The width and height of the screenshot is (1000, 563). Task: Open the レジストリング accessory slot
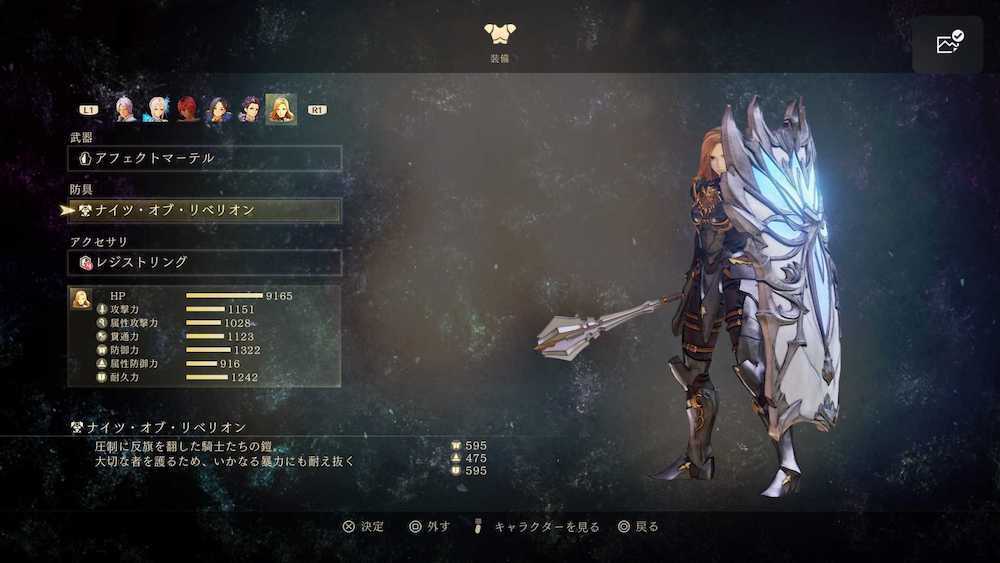click(x=206, y=262)
